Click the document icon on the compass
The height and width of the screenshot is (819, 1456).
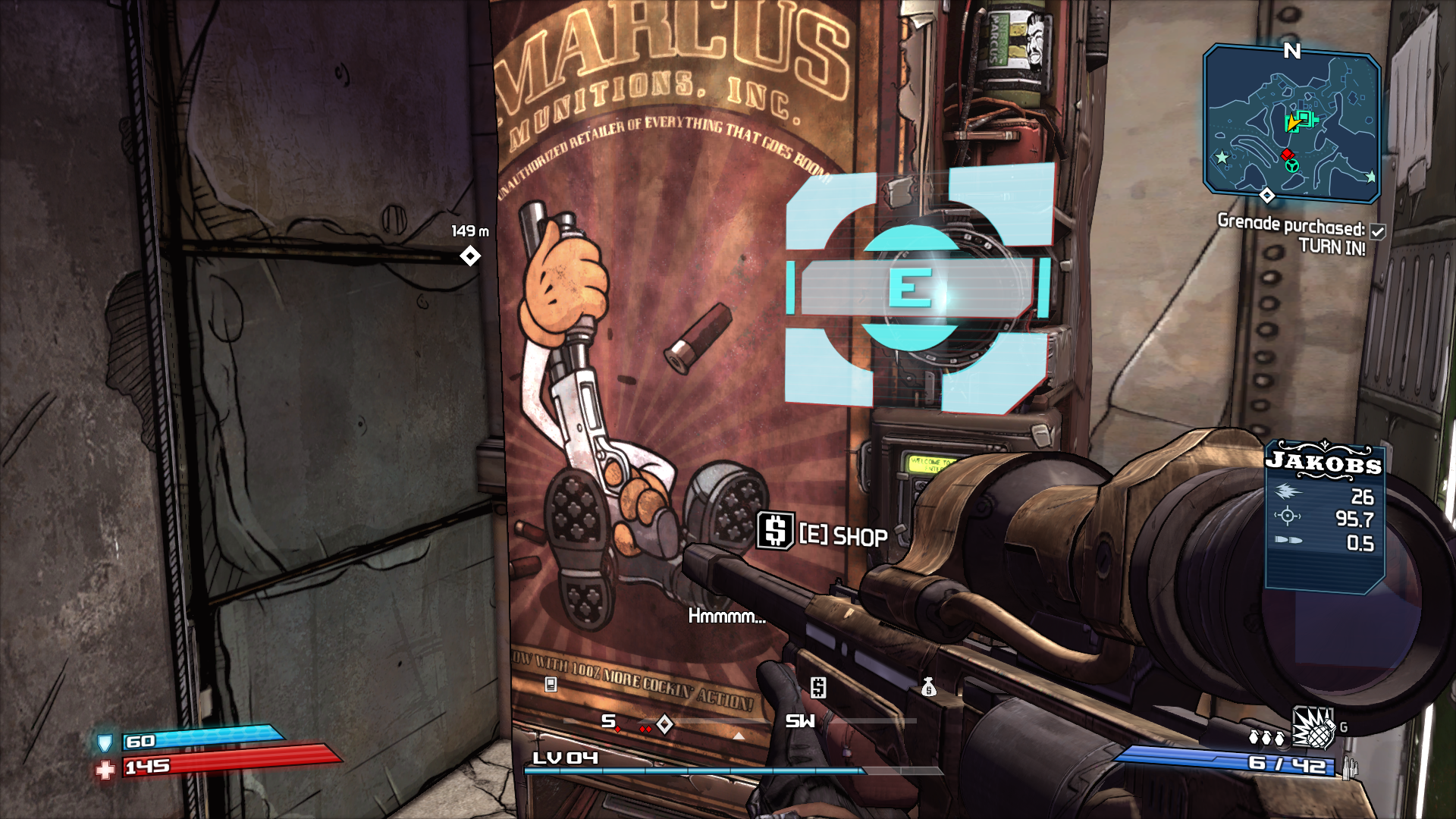pyautogui.click(x=551, y=685)
